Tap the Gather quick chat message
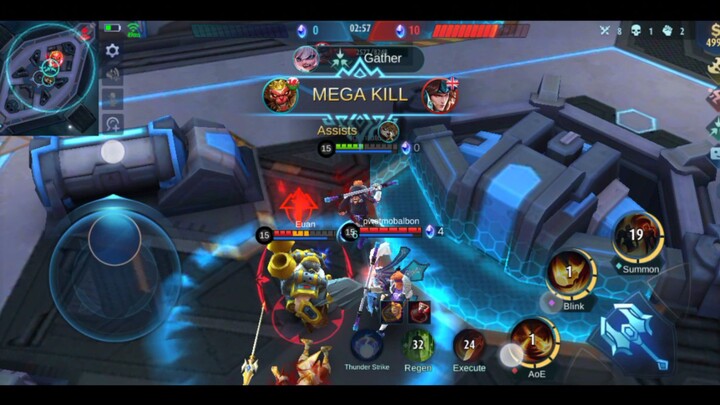720x405 pixels. pos(381,58)
